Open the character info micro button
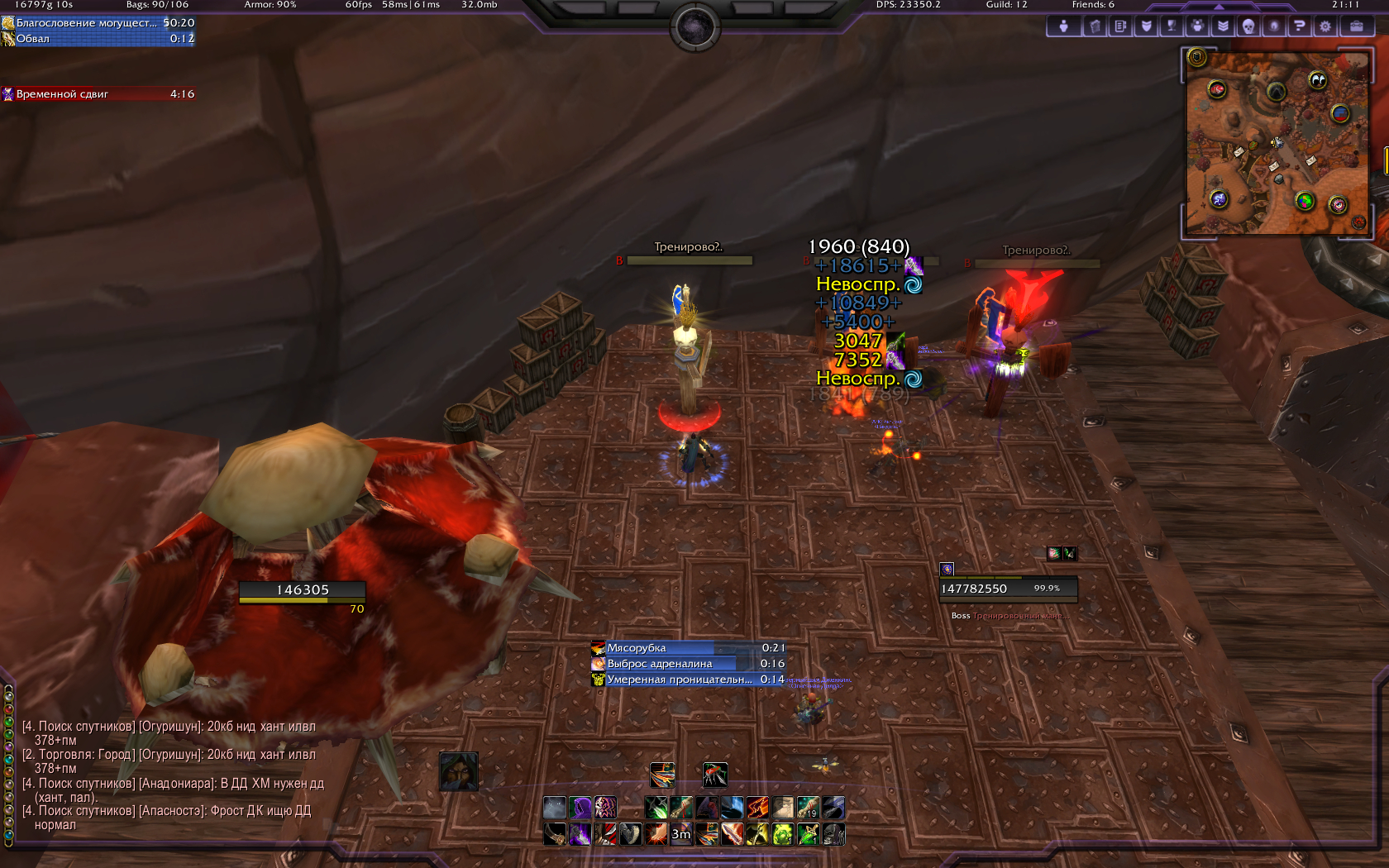The height and width of the screenshot is (868, 1389). (1063, 26)
